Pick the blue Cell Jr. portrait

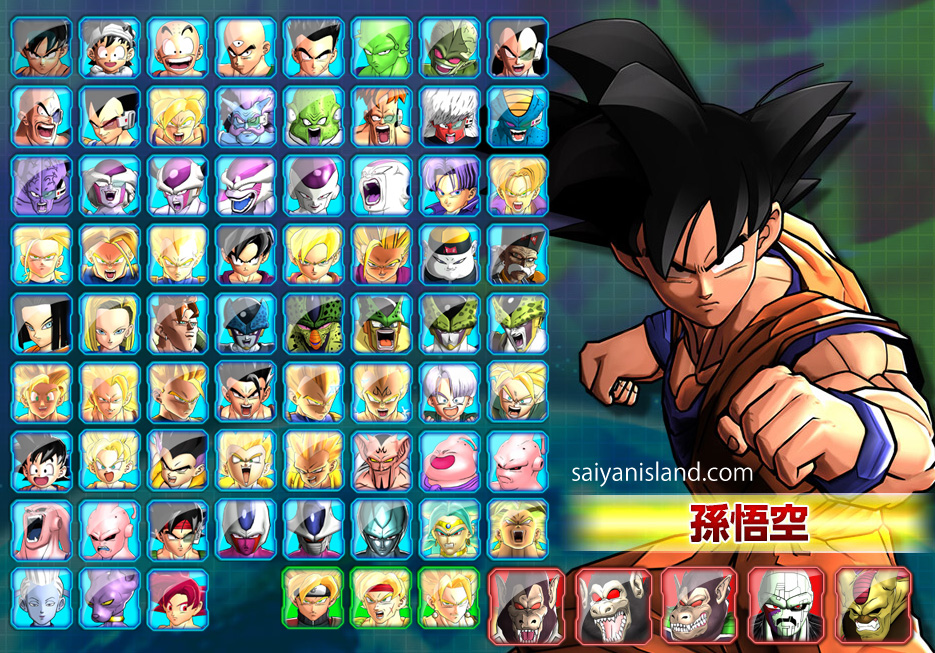point(246,324)
